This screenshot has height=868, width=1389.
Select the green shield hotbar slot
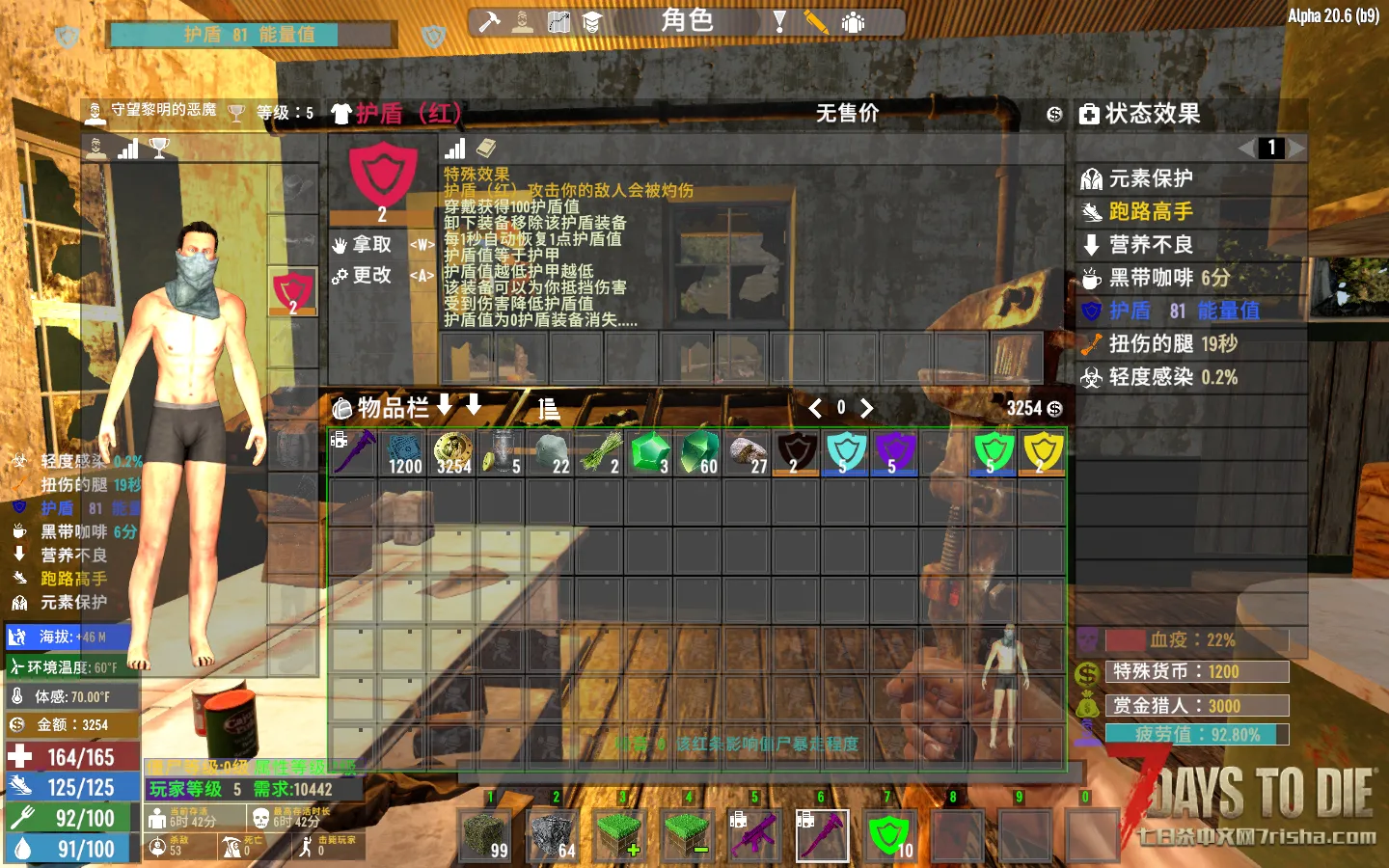tap(888, 835)
